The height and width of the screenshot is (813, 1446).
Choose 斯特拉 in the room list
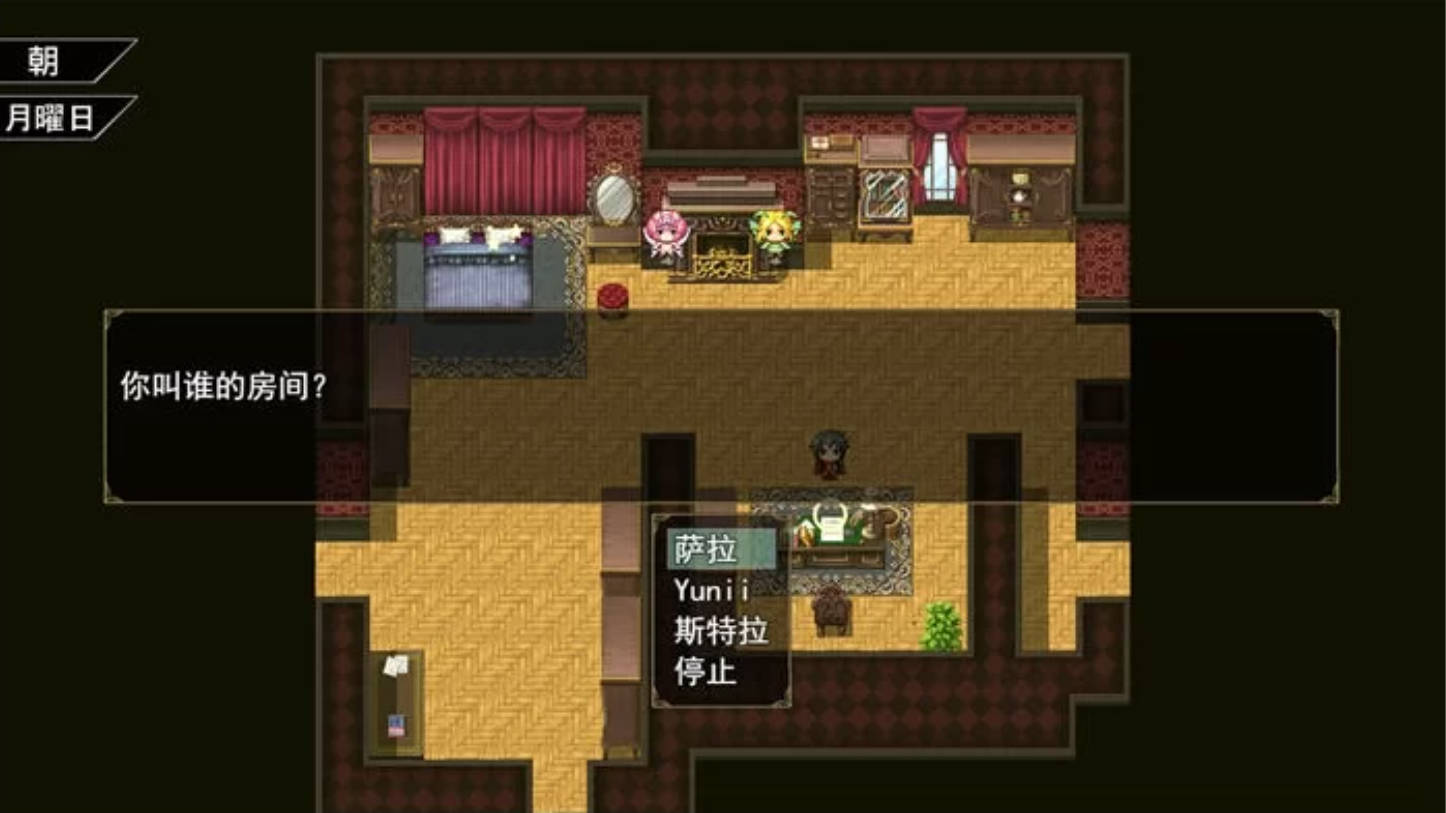click(721, 630)
